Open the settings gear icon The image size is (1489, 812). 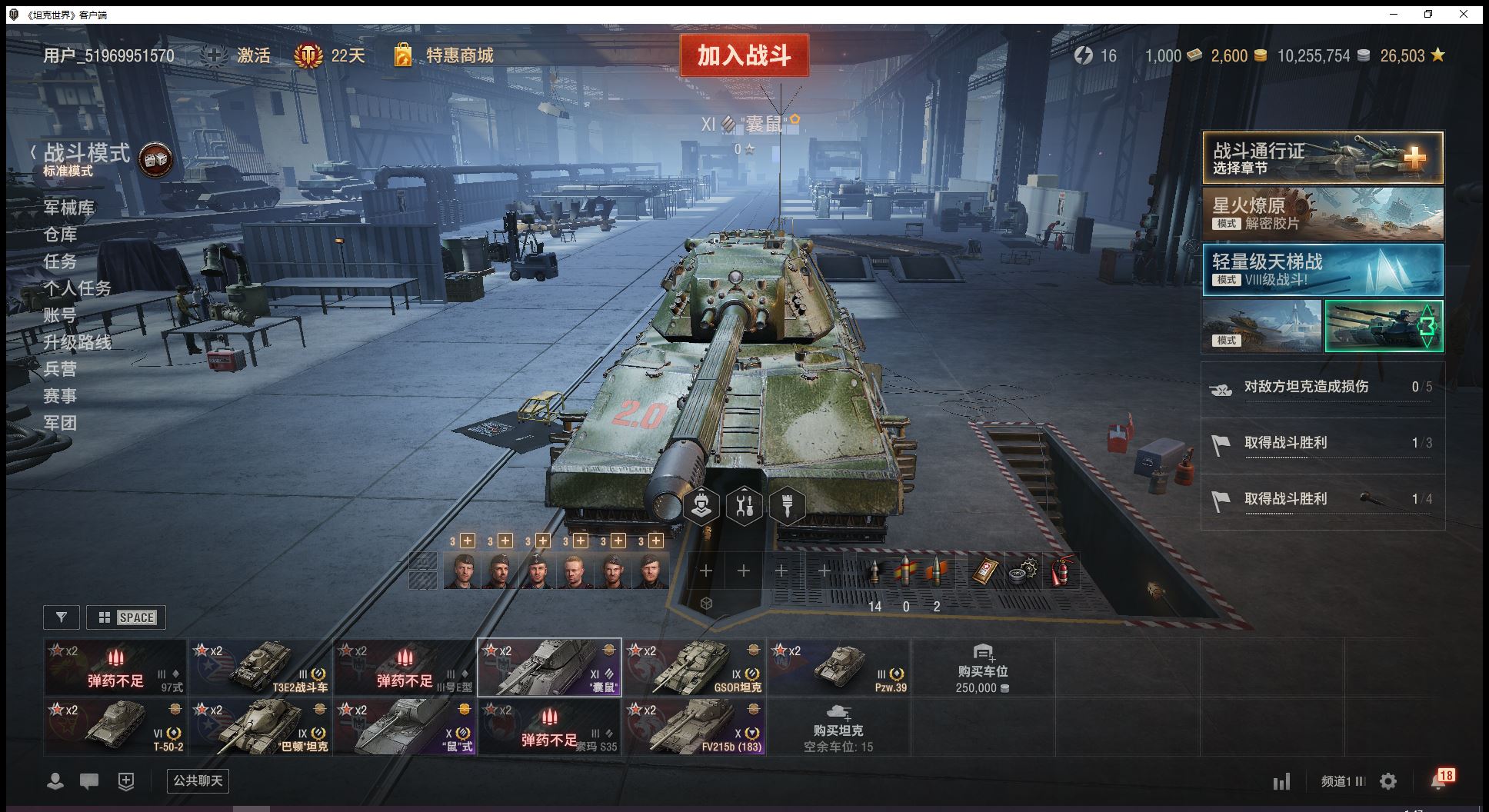(1388, 781)
